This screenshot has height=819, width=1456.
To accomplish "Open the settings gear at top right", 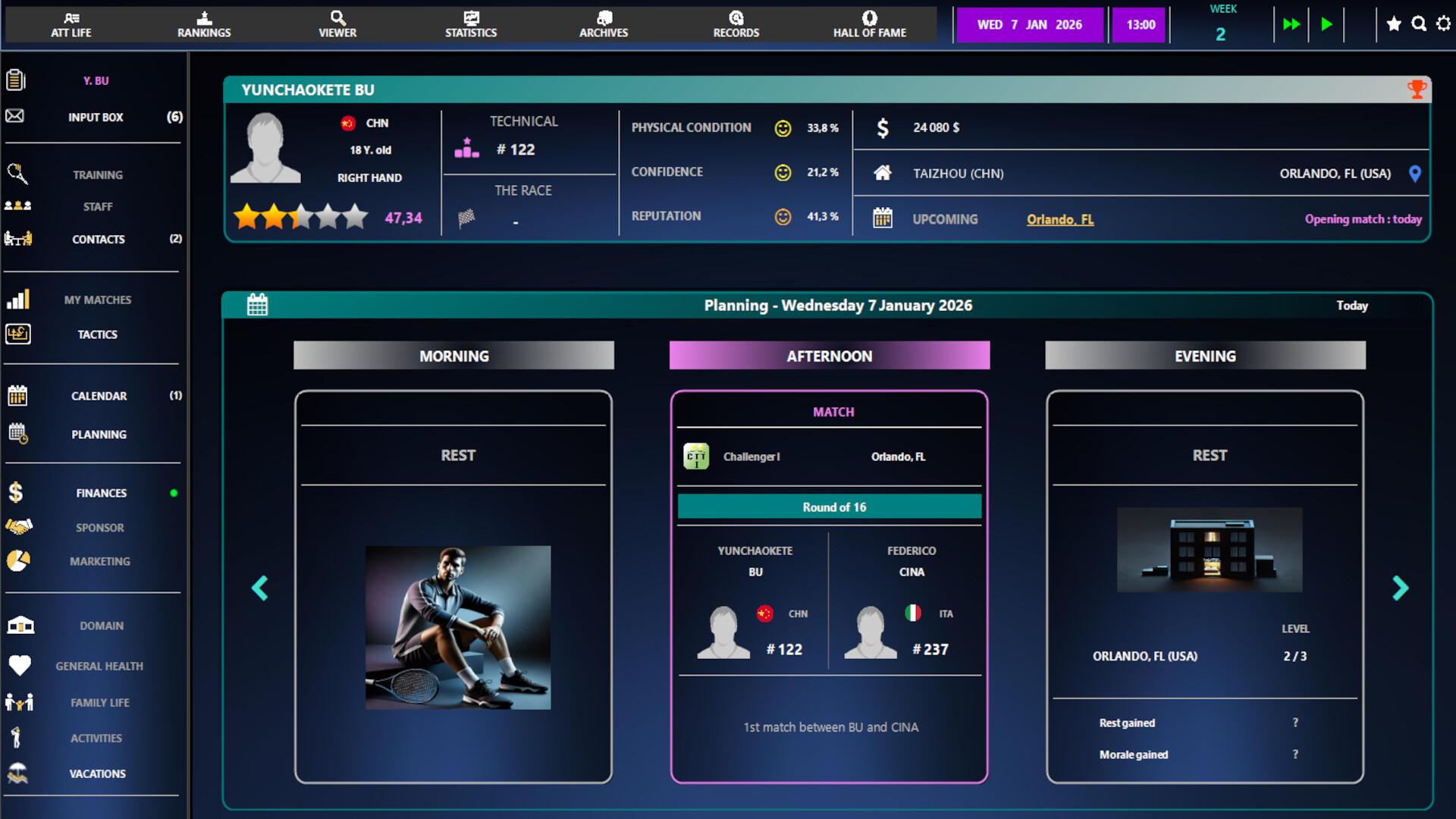I will [x=1443, y=24].
